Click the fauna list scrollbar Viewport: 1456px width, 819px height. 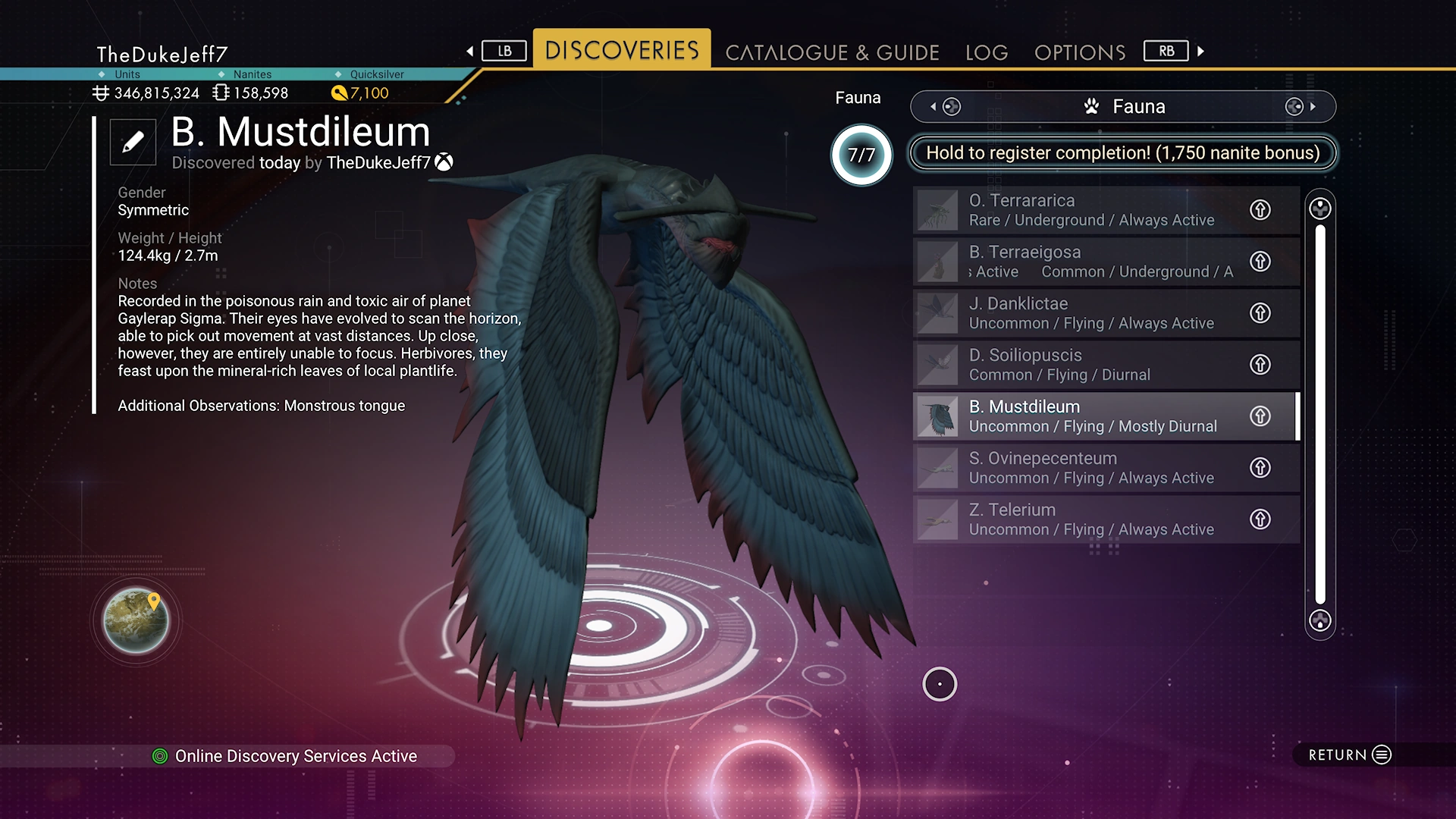[1320, 414]
